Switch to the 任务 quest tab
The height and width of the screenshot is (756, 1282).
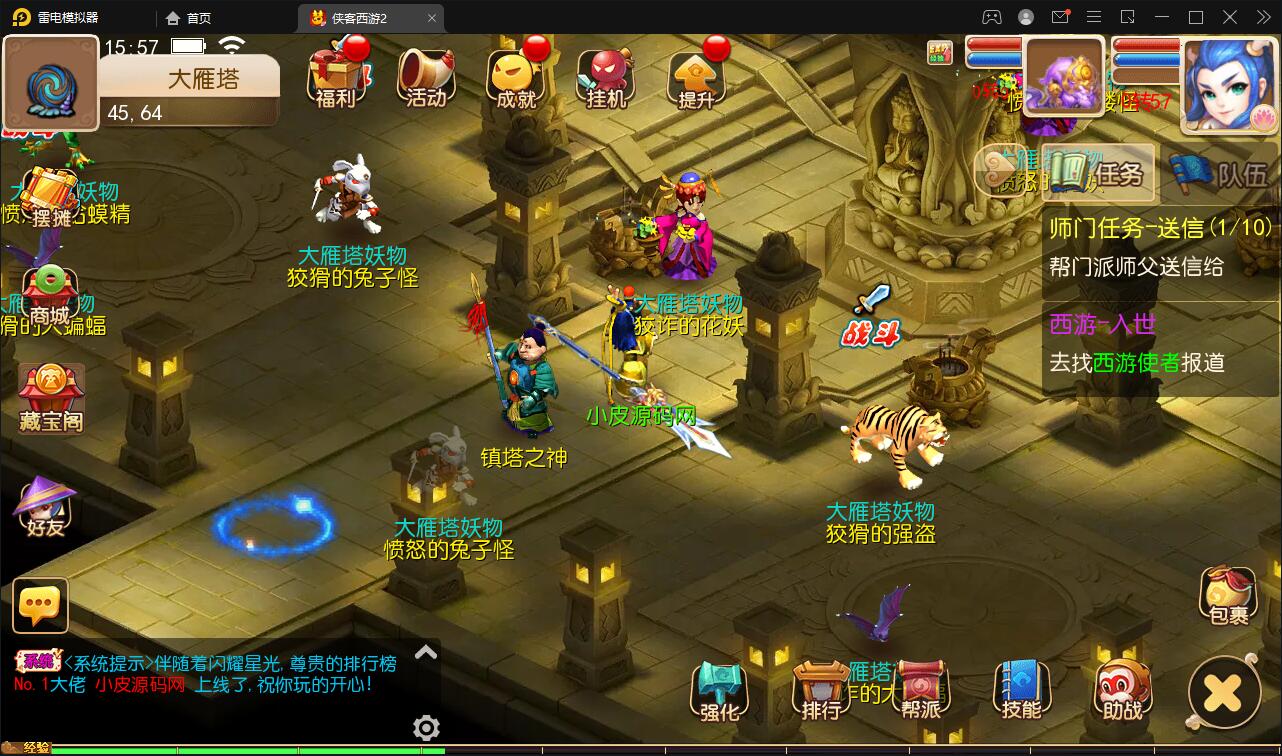1099,174
